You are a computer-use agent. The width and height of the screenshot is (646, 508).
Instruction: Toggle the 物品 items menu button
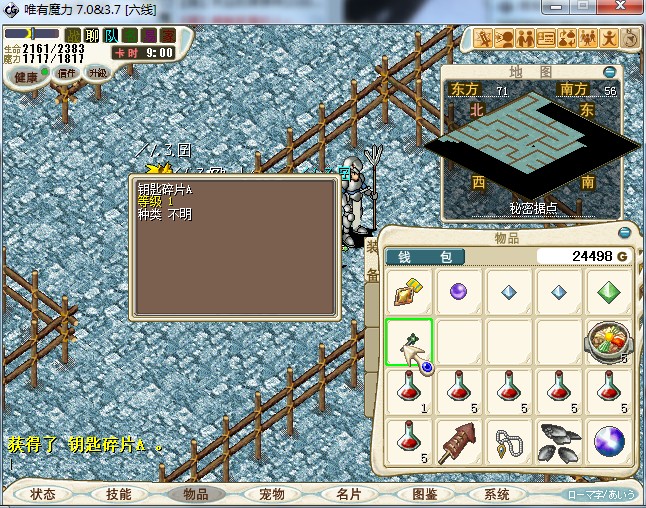(196, 494)
